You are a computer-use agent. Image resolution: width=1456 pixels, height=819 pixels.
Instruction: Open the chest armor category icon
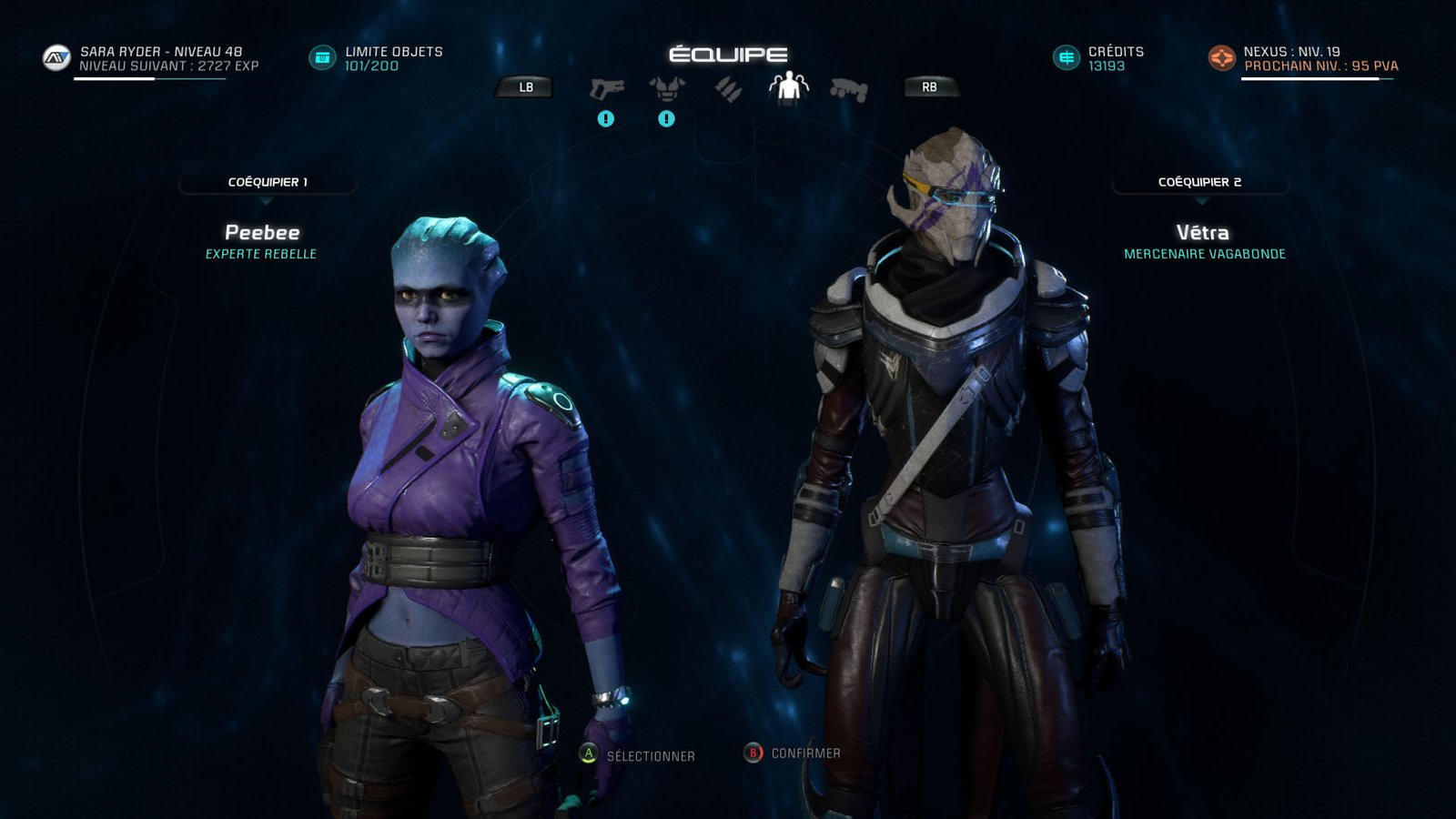point(665,88)
